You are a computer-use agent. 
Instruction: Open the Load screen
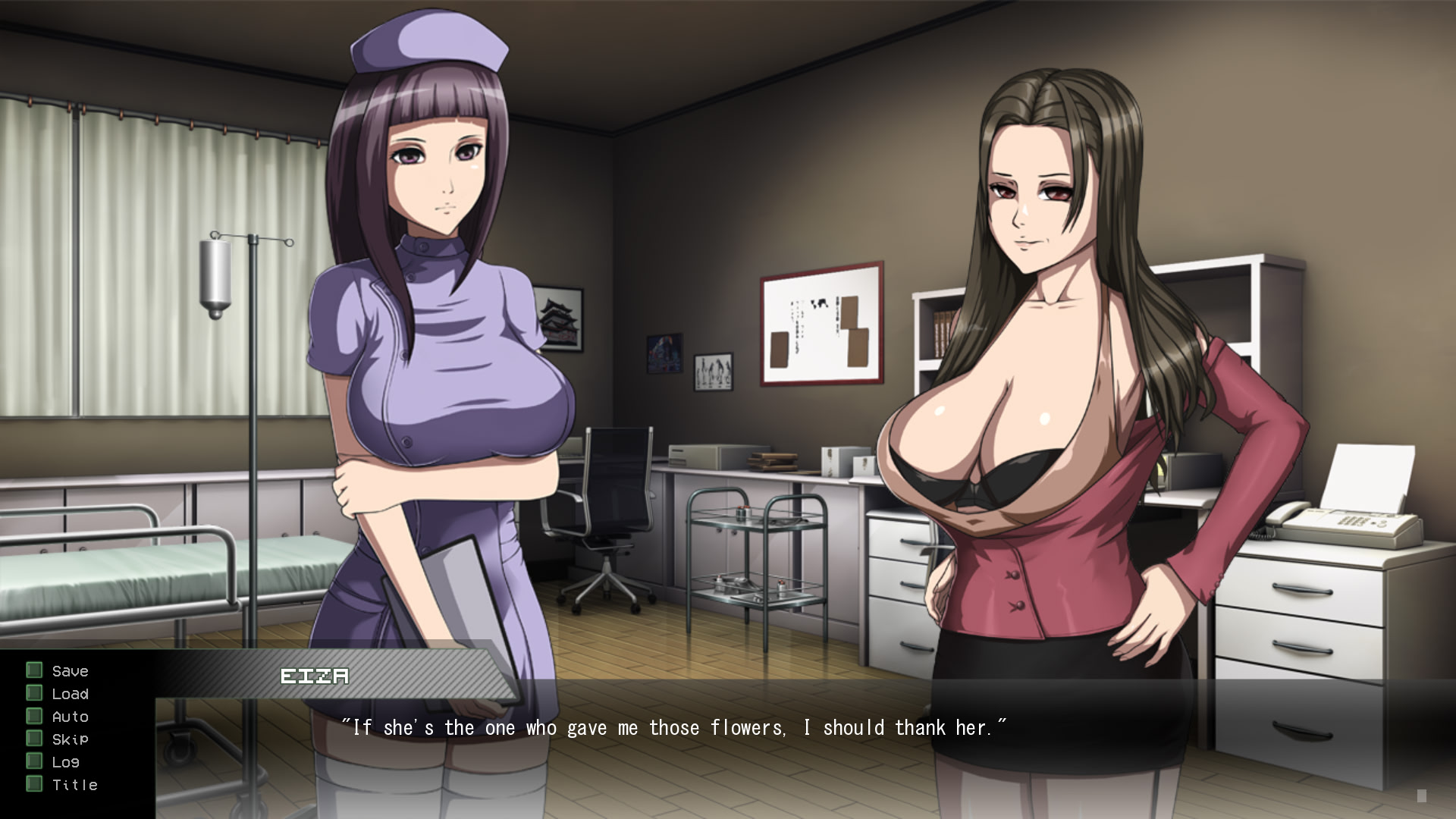pos(70,693)
